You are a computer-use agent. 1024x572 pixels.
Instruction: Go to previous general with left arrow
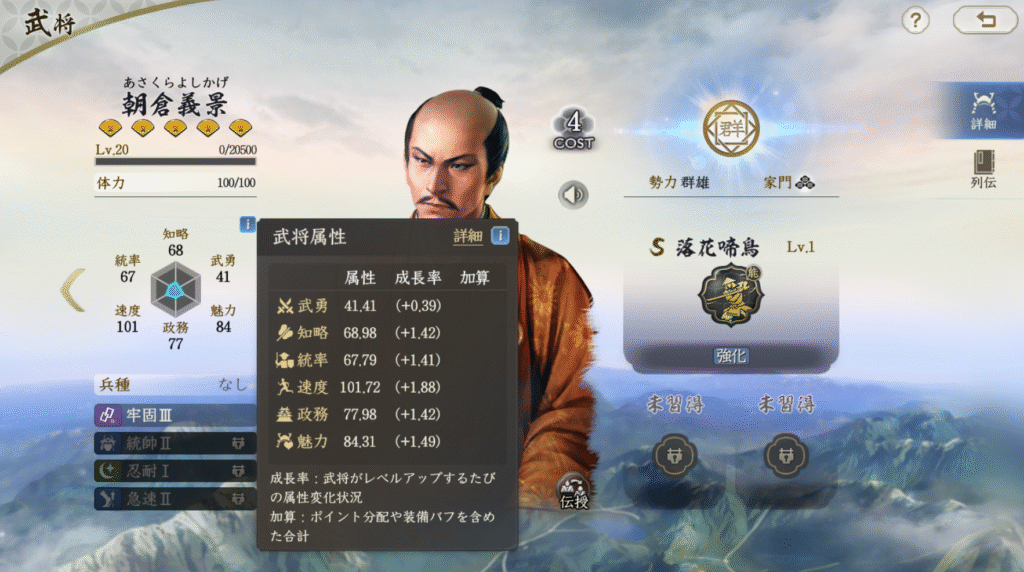click(73, 290)
